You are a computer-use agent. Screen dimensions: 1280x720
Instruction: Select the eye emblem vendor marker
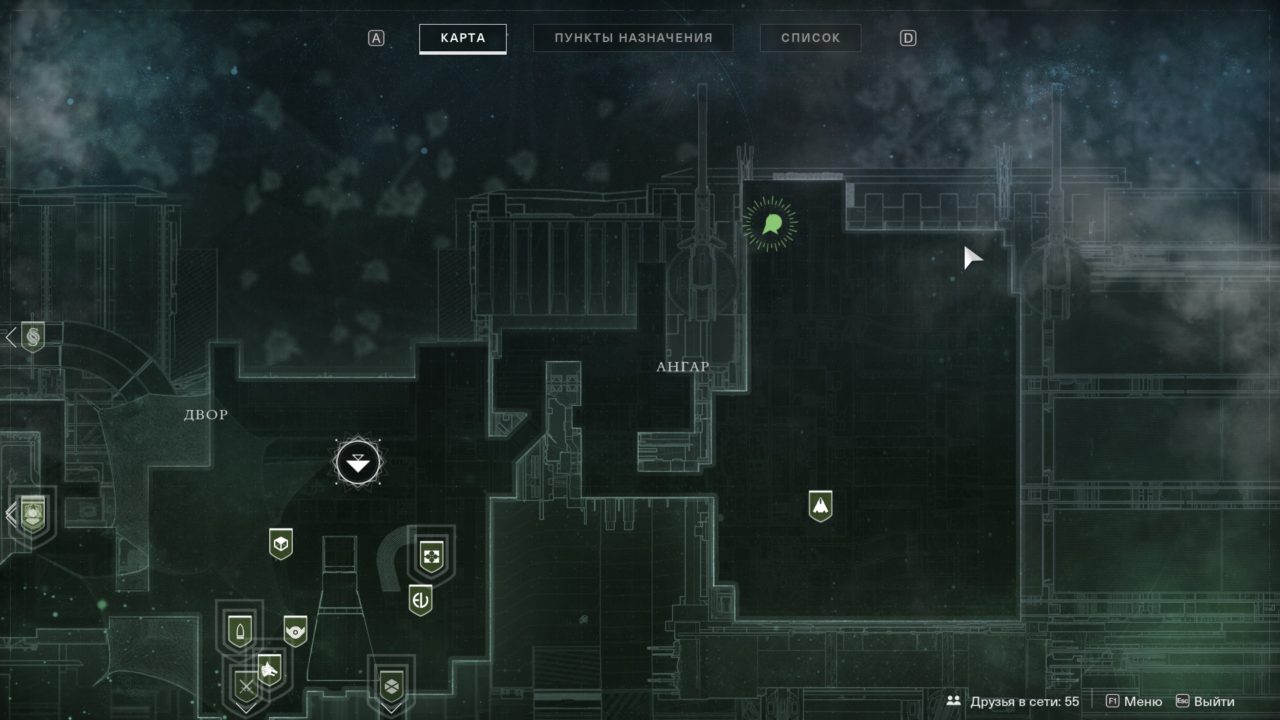(x=294, y=630)
